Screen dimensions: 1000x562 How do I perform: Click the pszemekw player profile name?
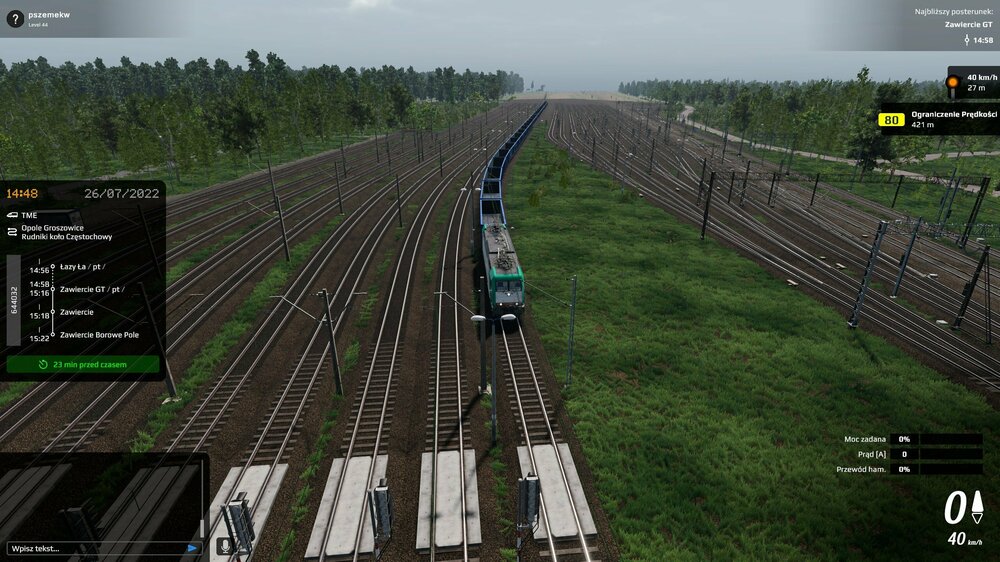coord(49,14)
